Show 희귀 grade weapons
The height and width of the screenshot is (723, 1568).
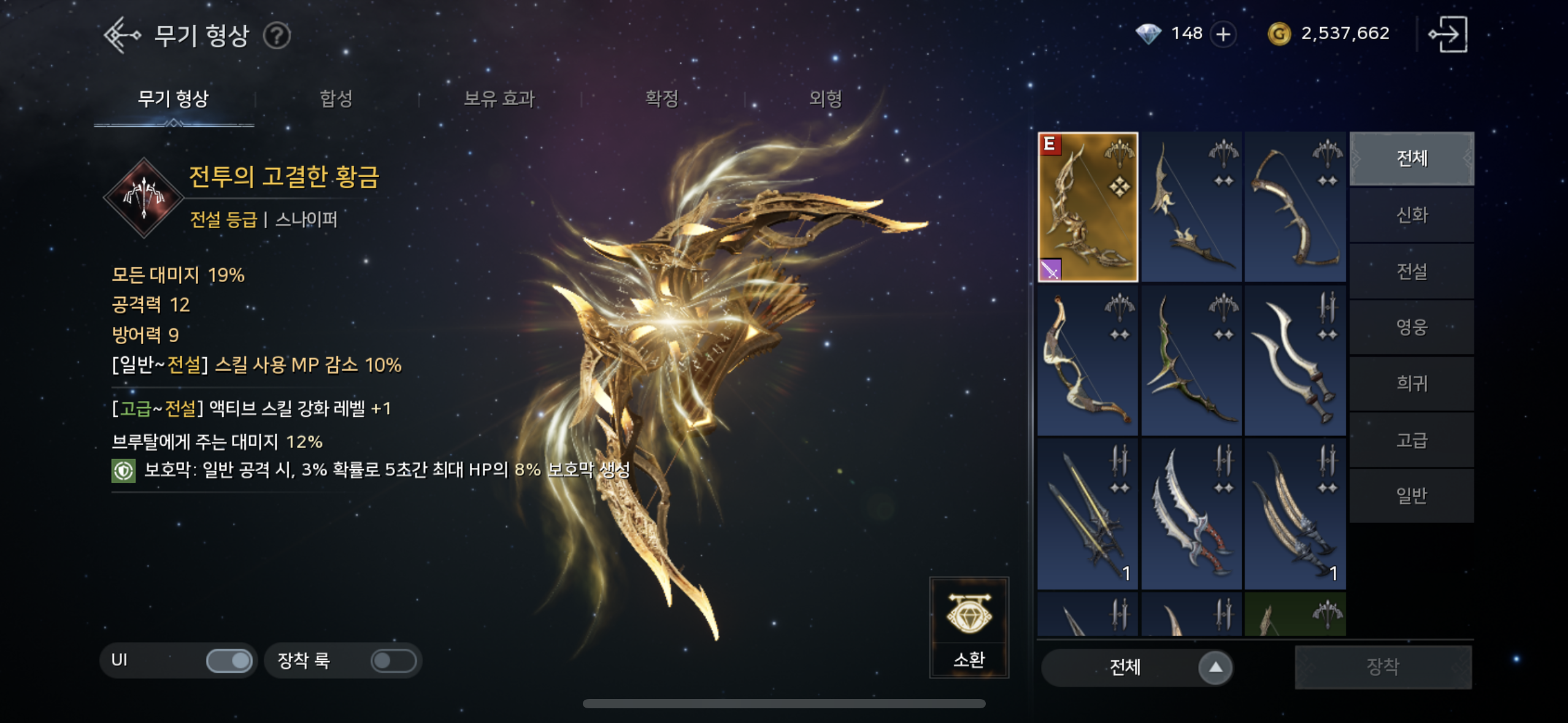(1412, 384)
